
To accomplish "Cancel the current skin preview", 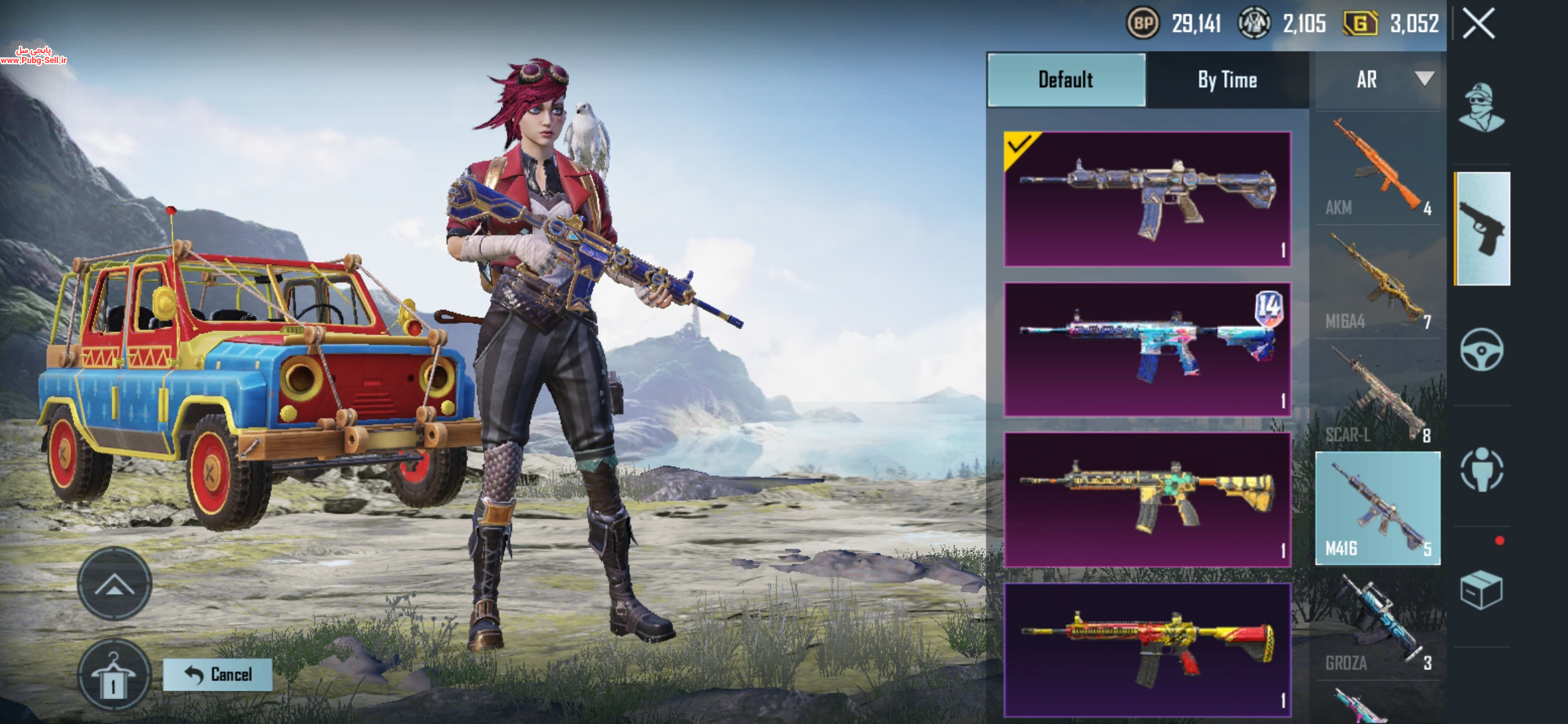I will [x=218, y=674].
